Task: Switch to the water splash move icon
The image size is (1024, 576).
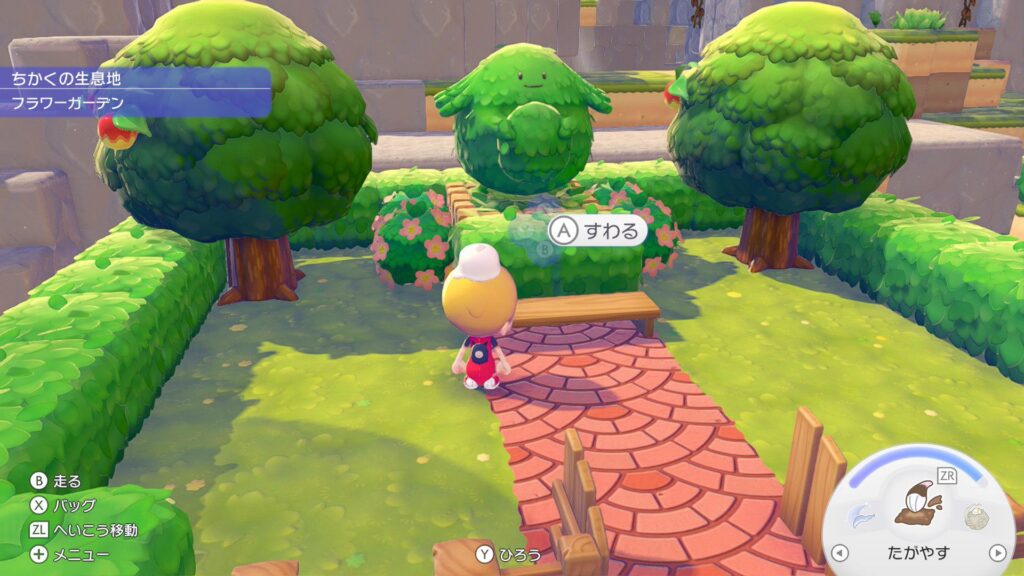Action: (859, 515)
